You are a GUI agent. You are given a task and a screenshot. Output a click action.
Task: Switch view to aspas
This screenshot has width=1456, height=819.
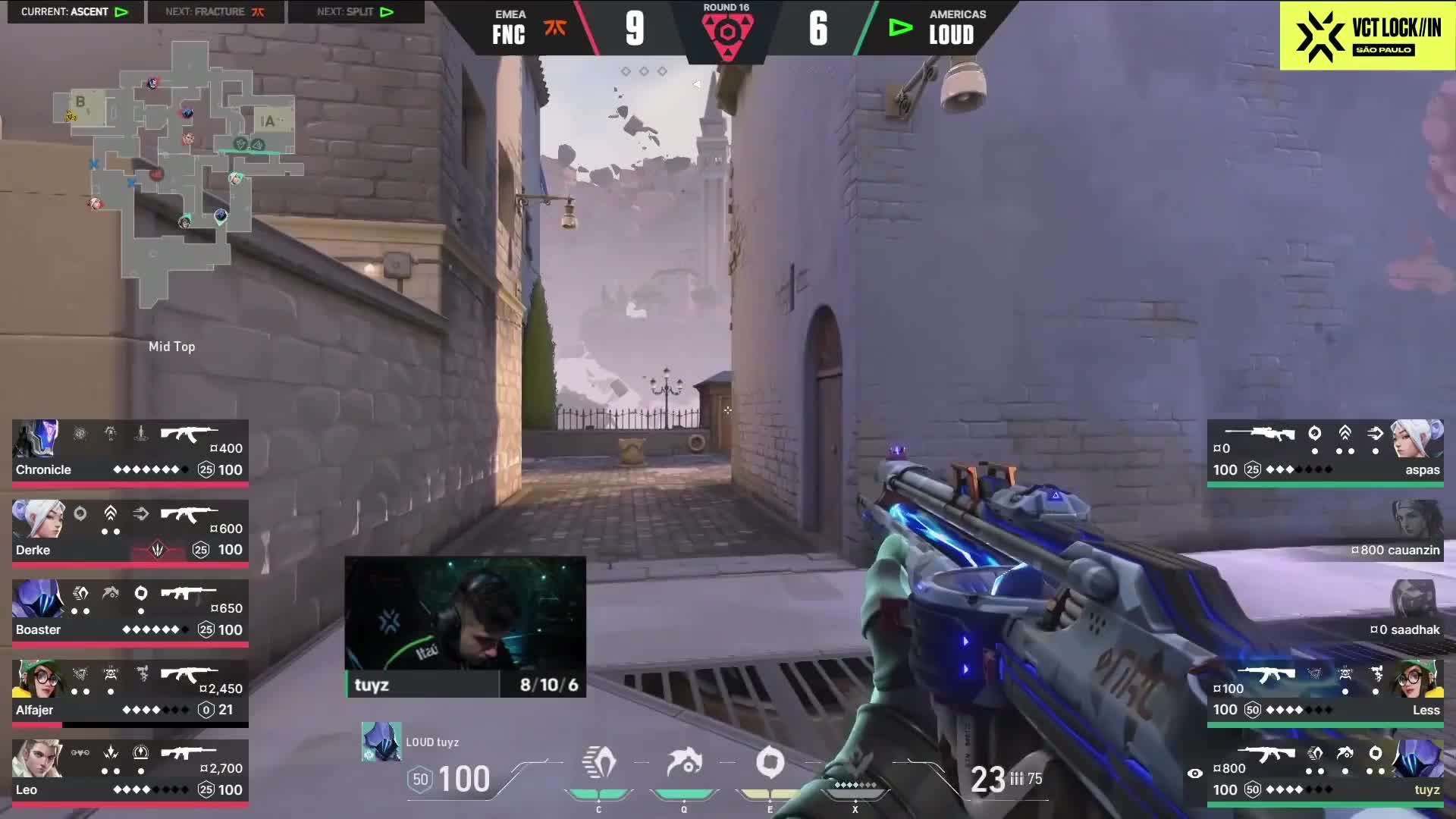point(1325,451)
